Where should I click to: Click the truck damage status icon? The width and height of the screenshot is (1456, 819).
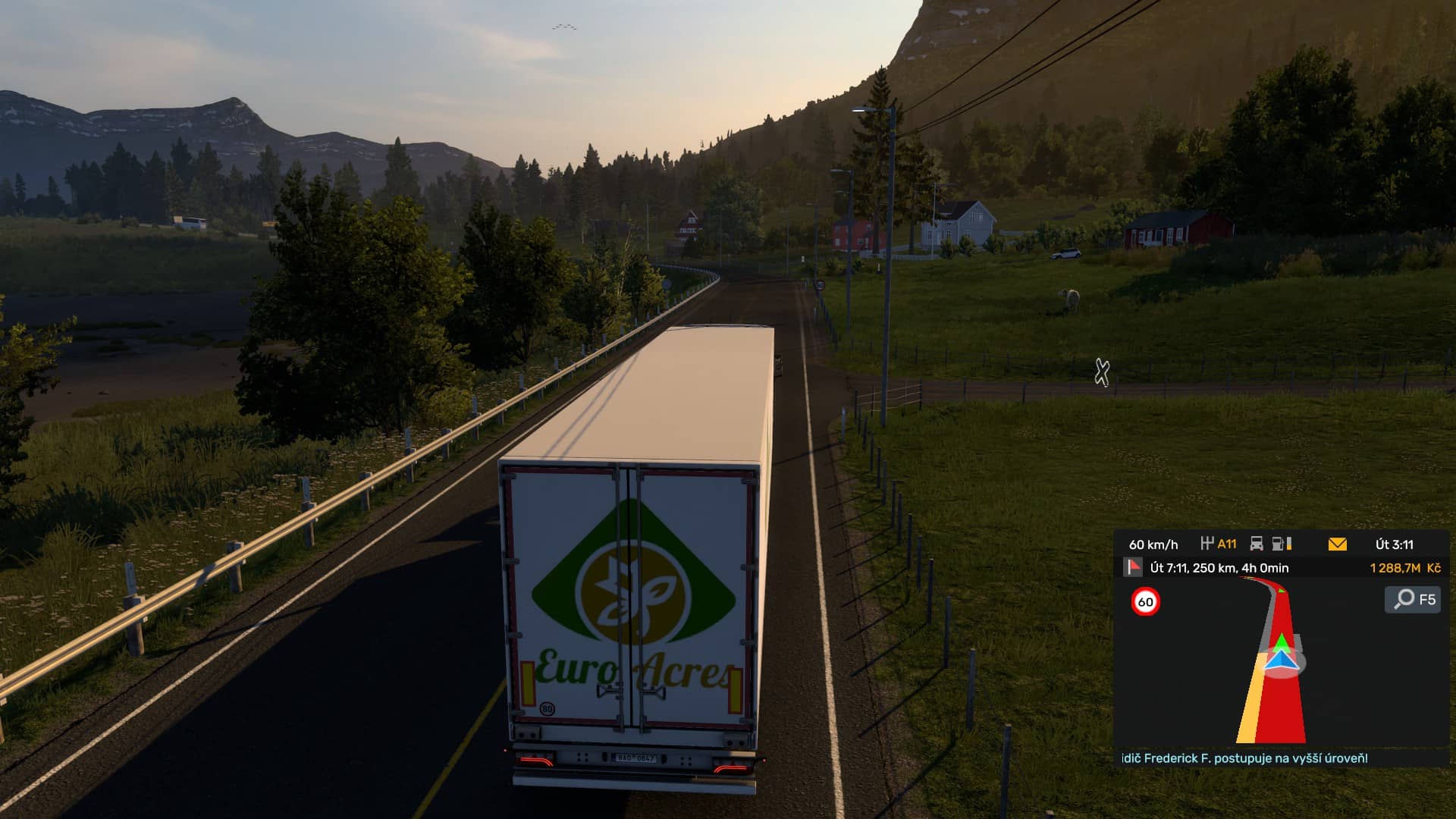[x=1257, y=544]
